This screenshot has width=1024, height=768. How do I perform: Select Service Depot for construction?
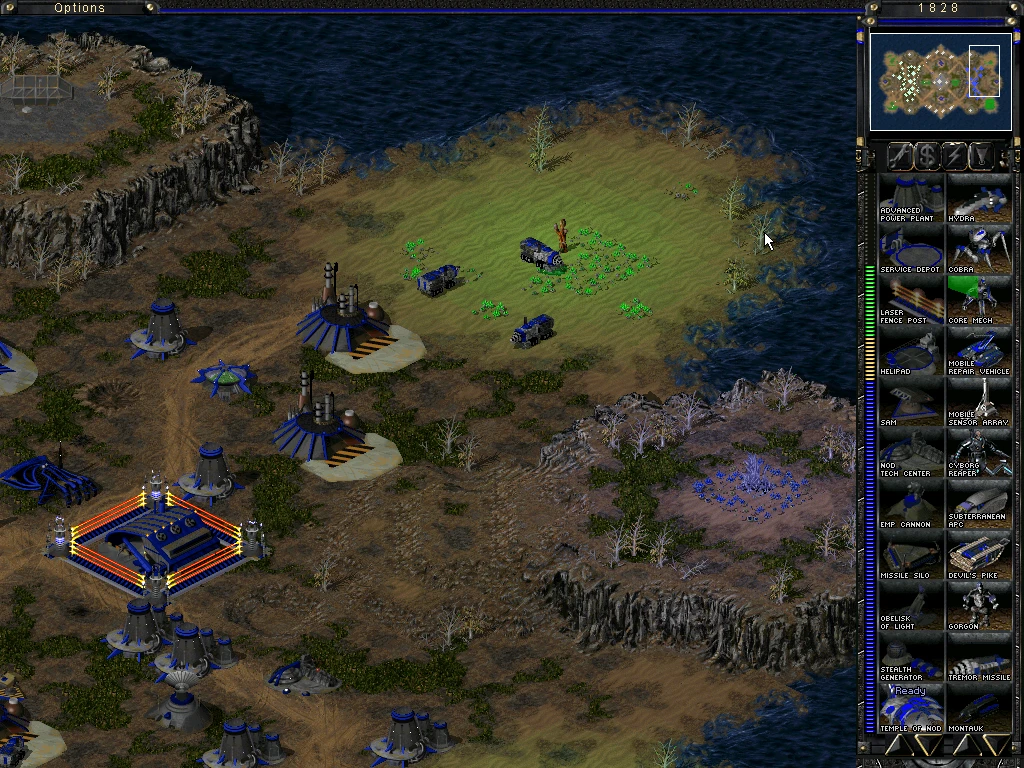pyautogui.click(x=911, y=250)
